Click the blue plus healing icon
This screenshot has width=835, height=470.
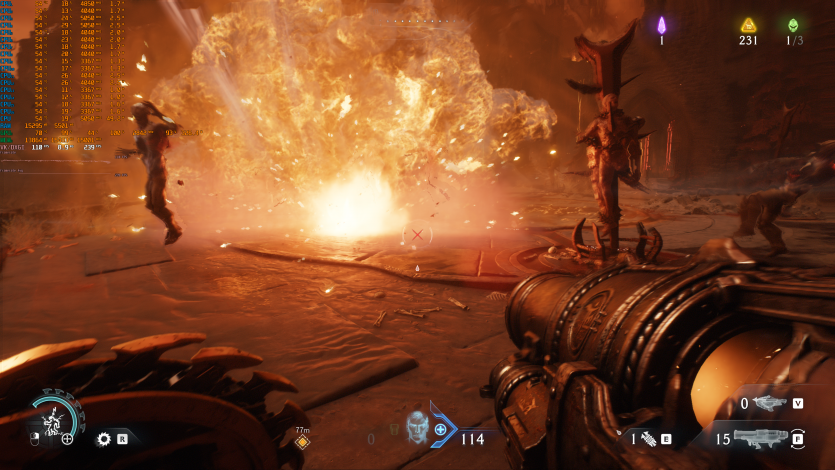[440, 429]
